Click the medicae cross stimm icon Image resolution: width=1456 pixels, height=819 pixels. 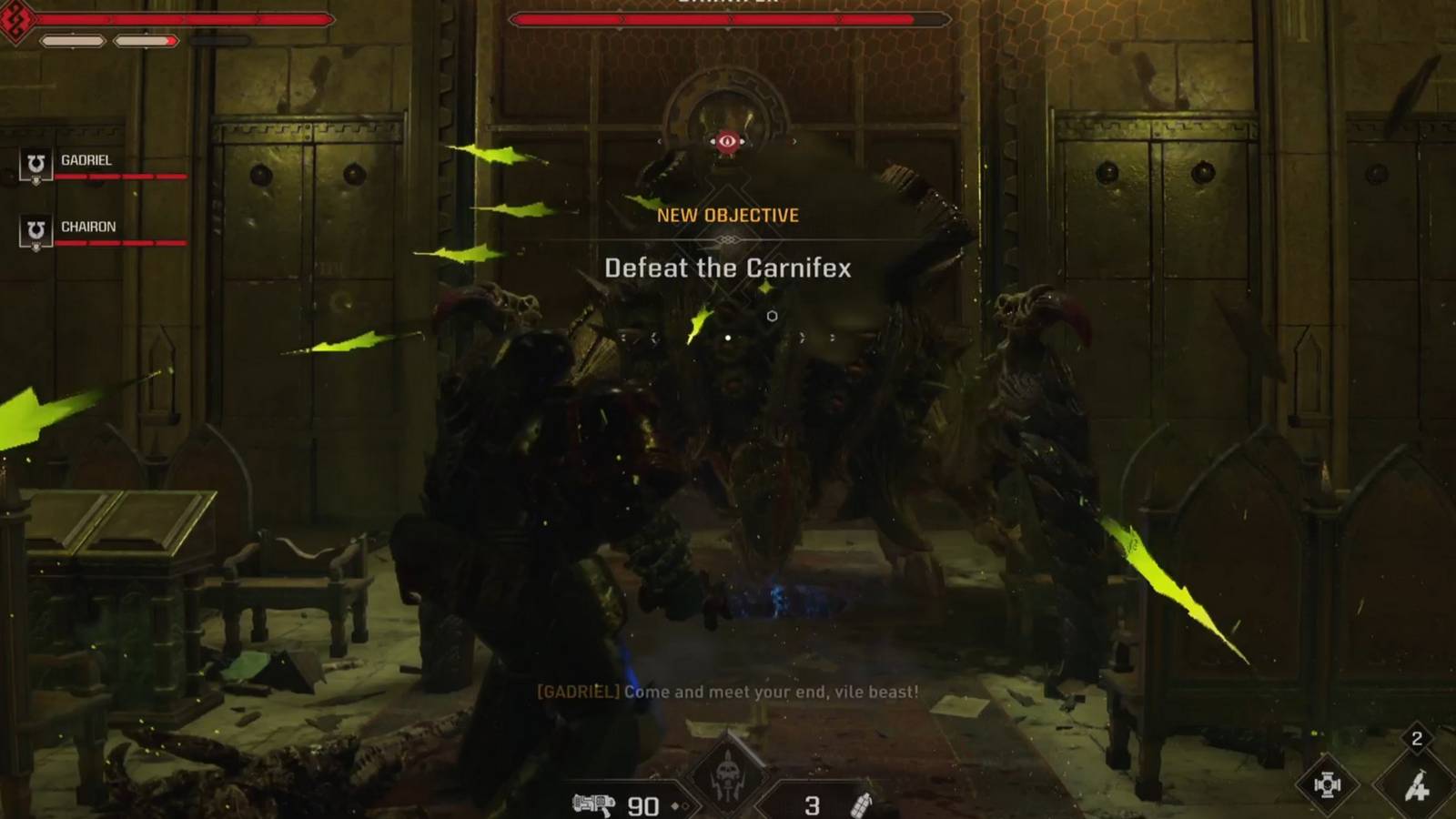click(1328, 784)
